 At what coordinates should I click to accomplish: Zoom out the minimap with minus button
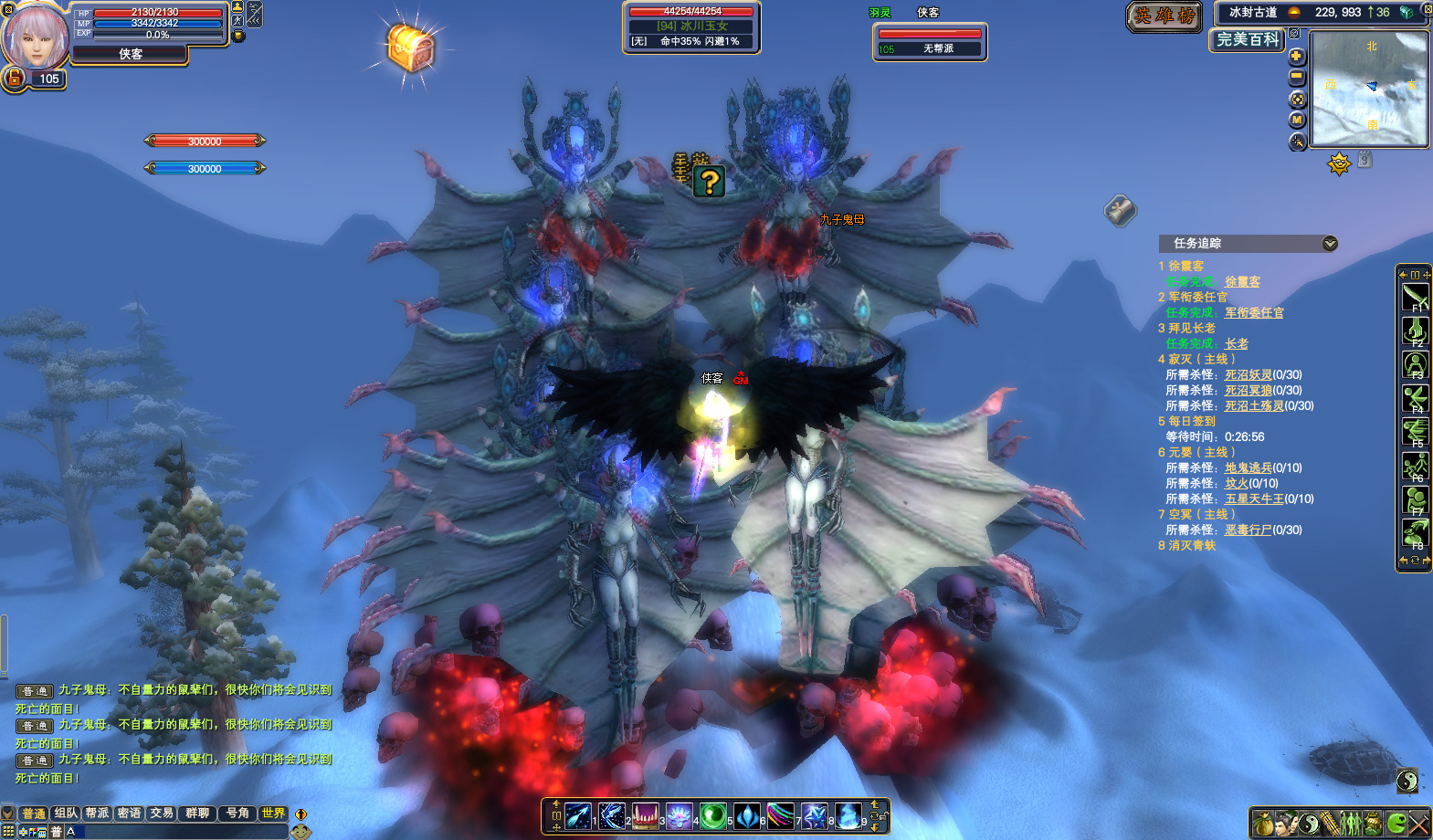click(1296, 78)
